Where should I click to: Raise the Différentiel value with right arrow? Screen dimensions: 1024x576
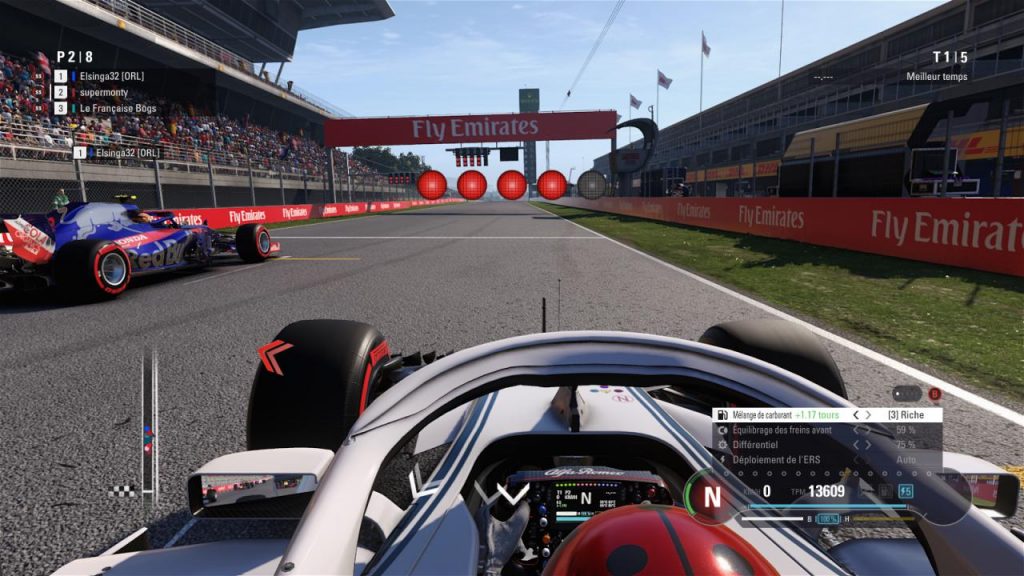click(870, 445)
